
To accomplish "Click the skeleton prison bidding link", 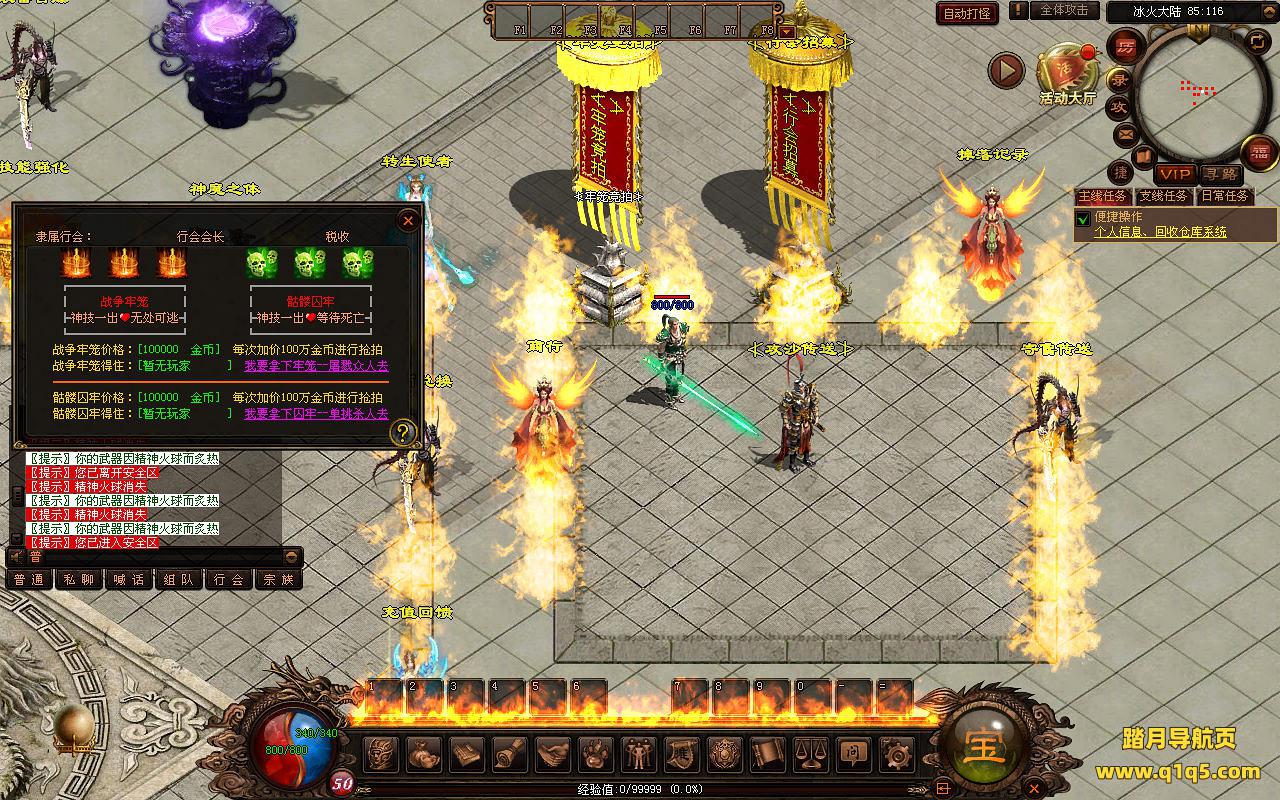I will (x=316, y=413).
